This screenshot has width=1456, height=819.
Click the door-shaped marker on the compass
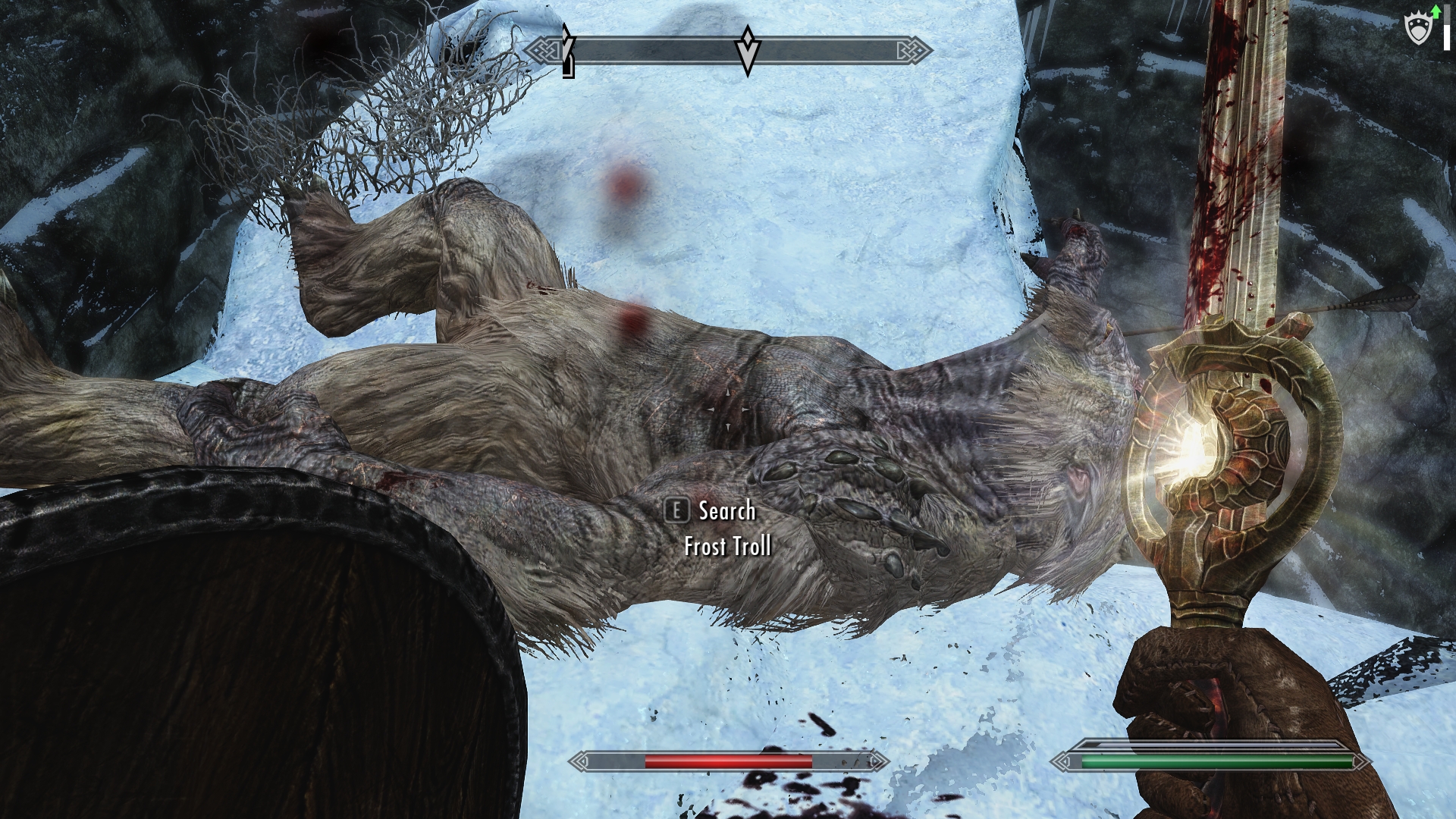(x=568, y=67)
